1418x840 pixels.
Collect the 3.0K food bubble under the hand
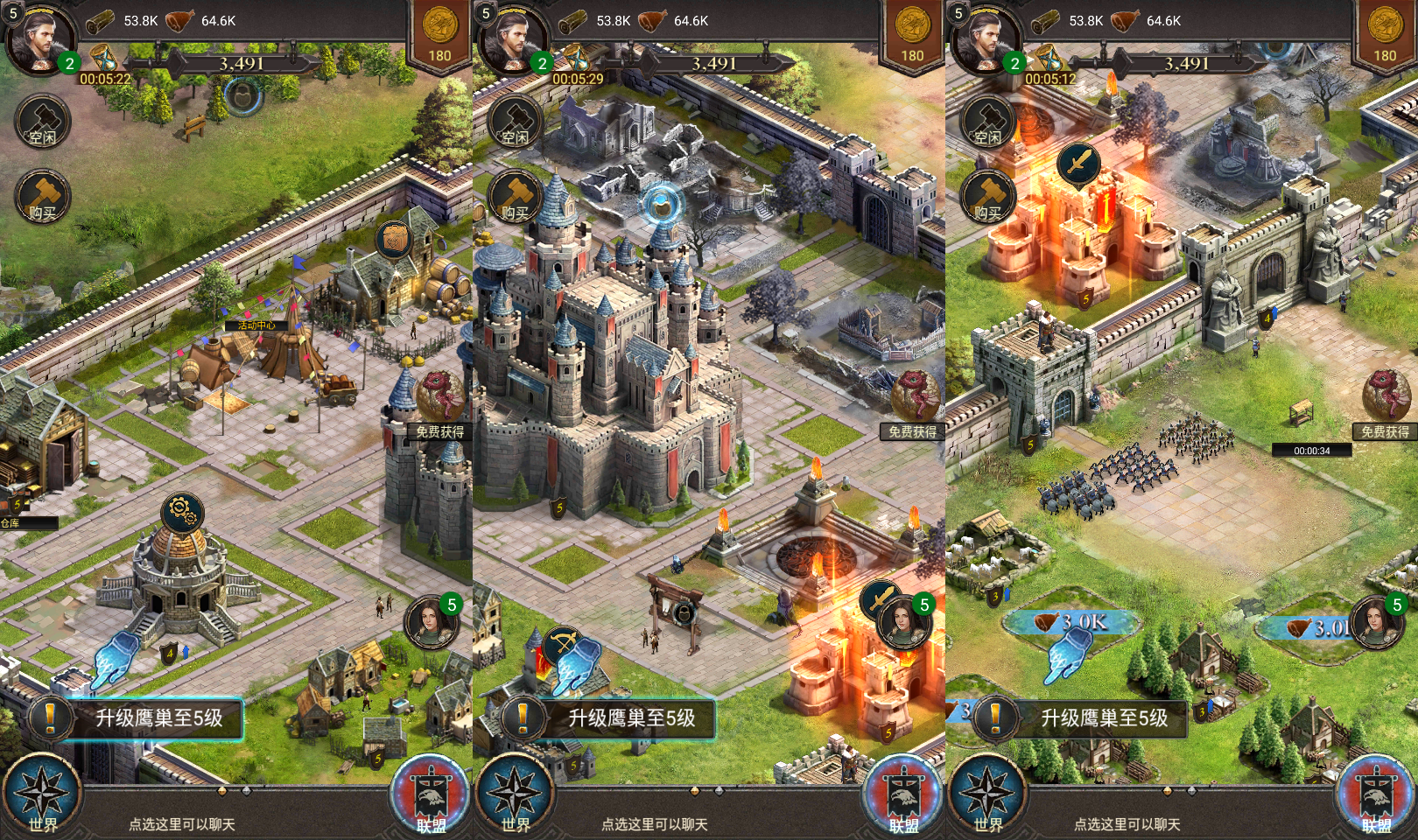[x=1072, y=622]
